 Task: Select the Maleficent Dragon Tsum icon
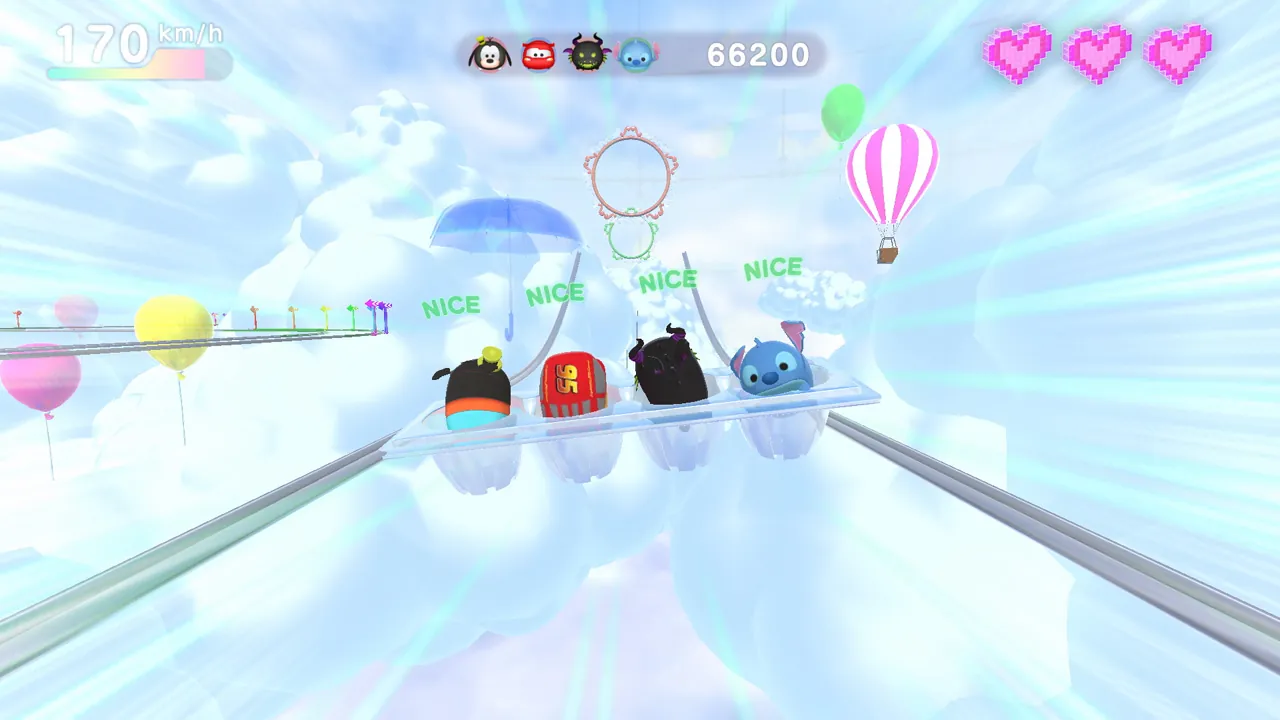587,55
